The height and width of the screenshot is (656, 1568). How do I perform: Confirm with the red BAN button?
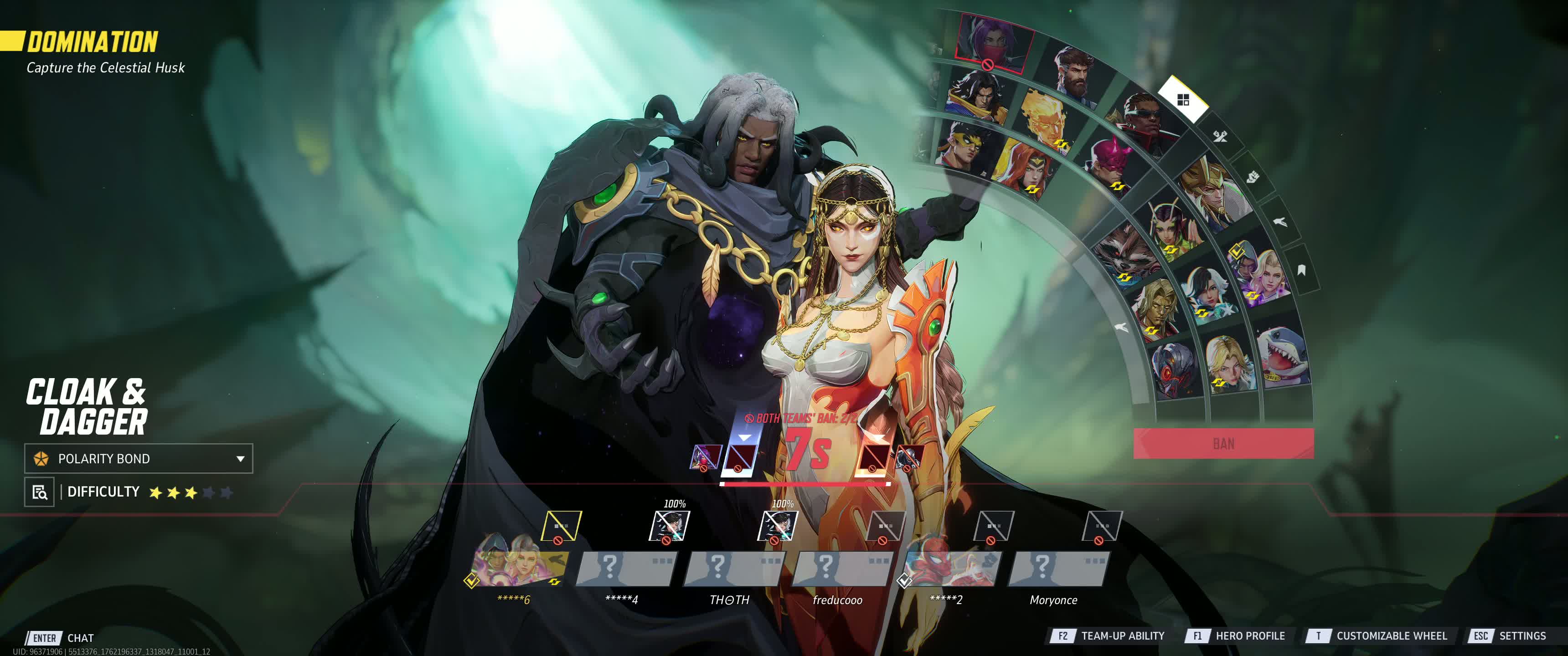1223,443
